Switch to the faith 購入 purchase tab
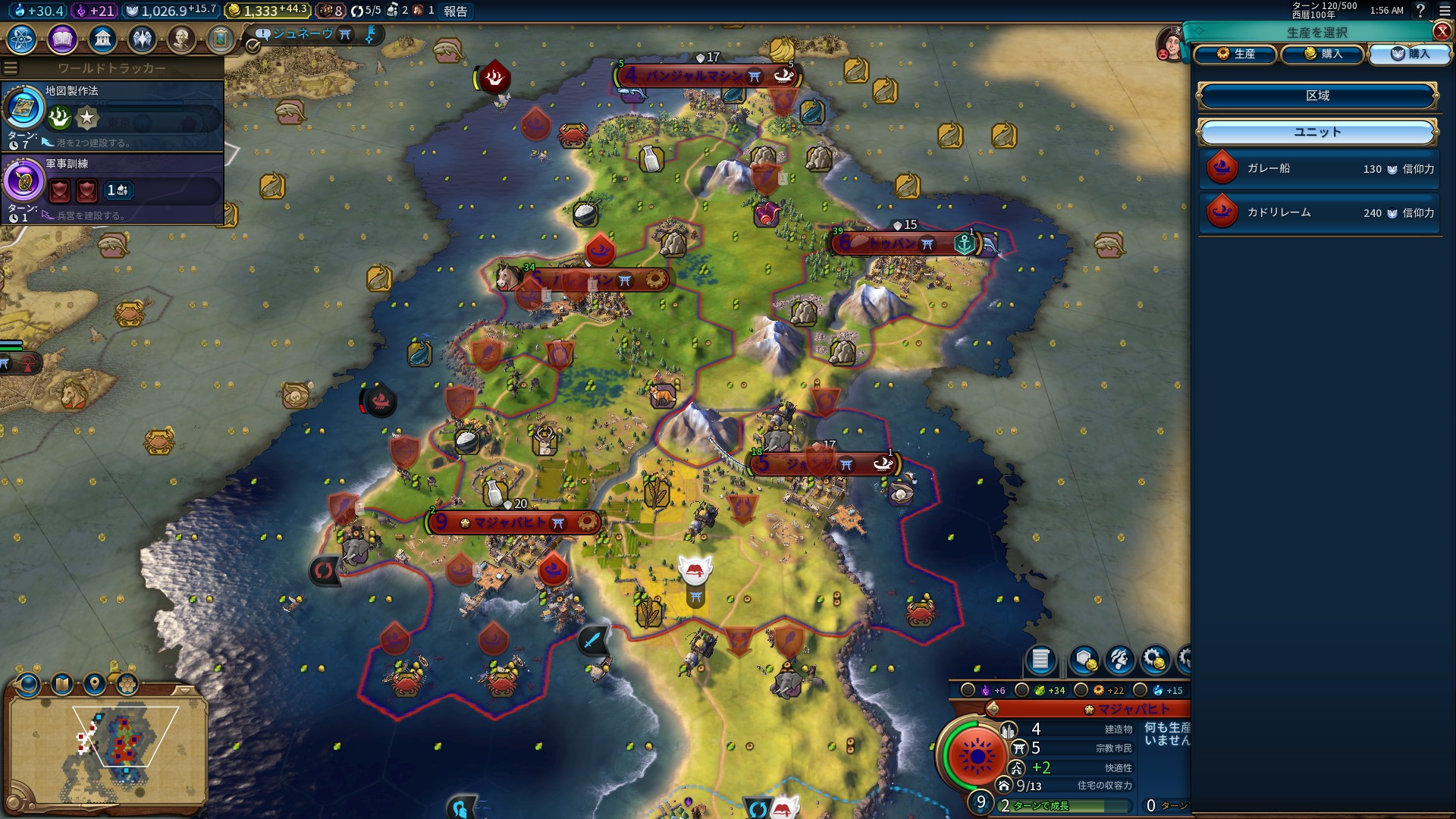The image size is (1456, 819). [1410, 54]
